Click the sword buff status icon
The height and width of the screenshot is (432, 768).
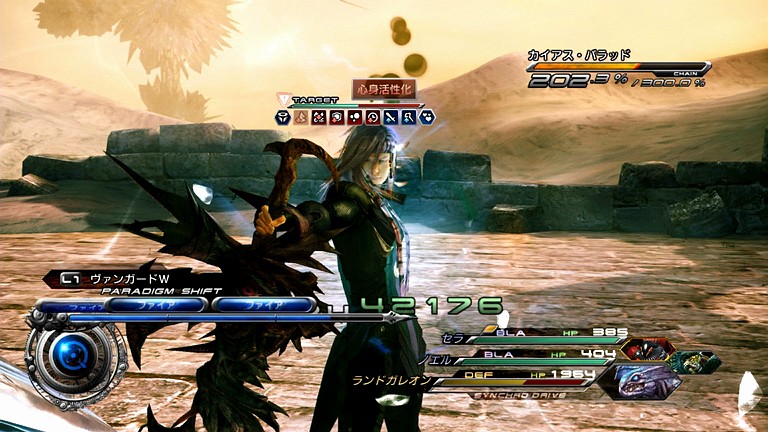(390, 117)
